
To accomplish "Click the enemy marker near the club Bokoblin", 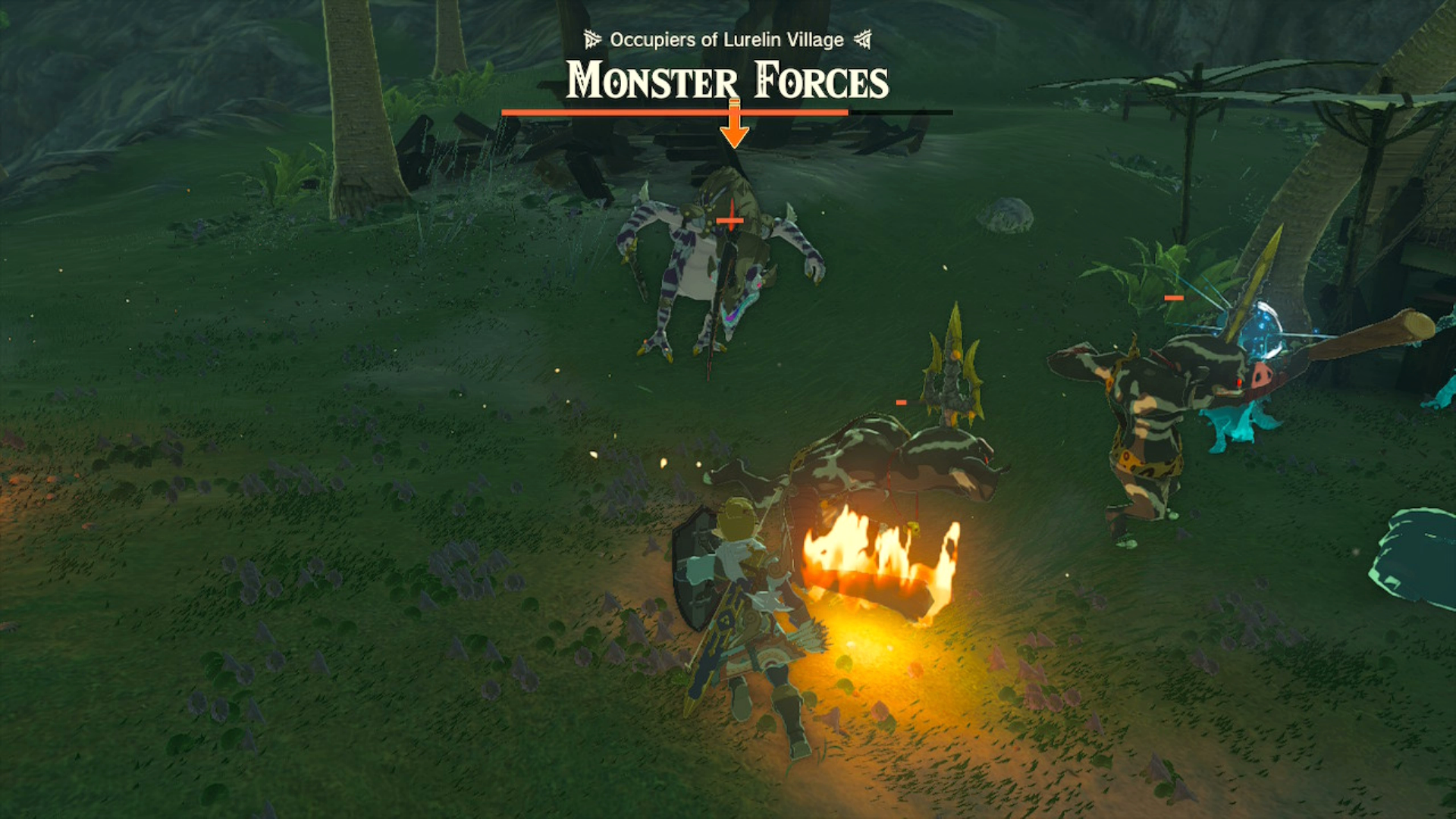I will pyautogui.click(x=1174, y=299).
